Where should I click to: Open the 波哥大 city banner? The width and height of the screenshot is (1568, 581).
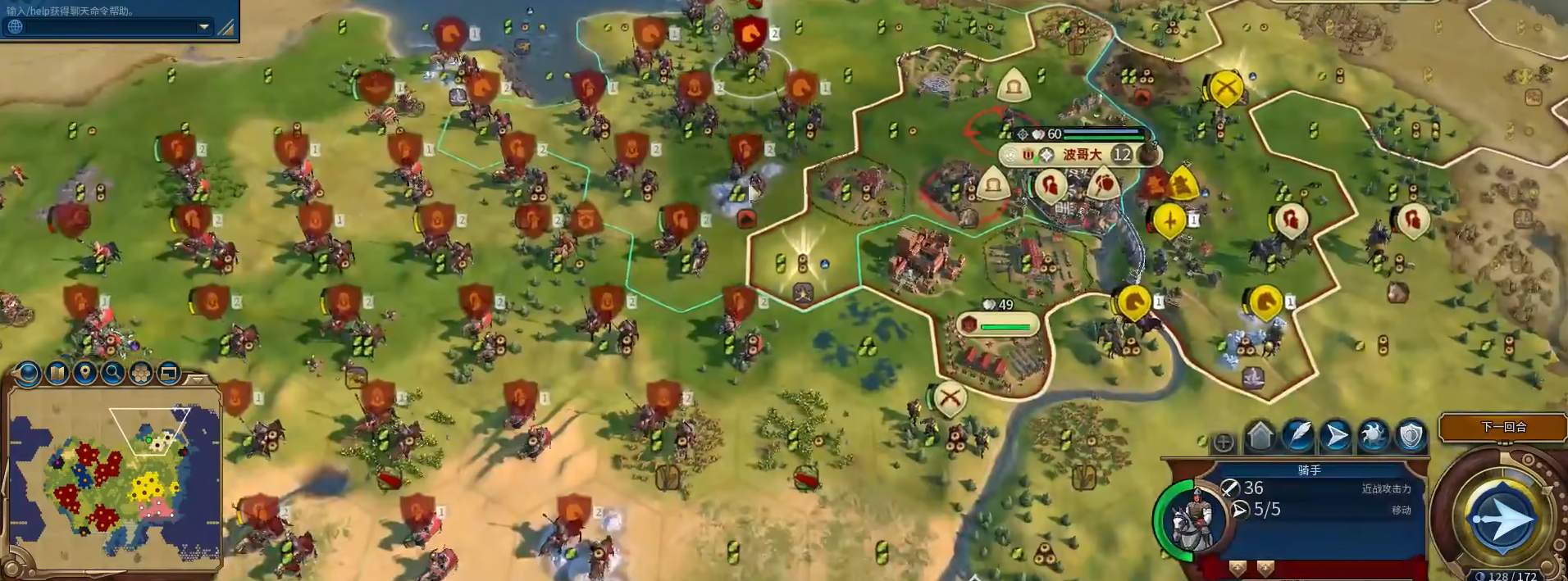[x=1081, y=154]
